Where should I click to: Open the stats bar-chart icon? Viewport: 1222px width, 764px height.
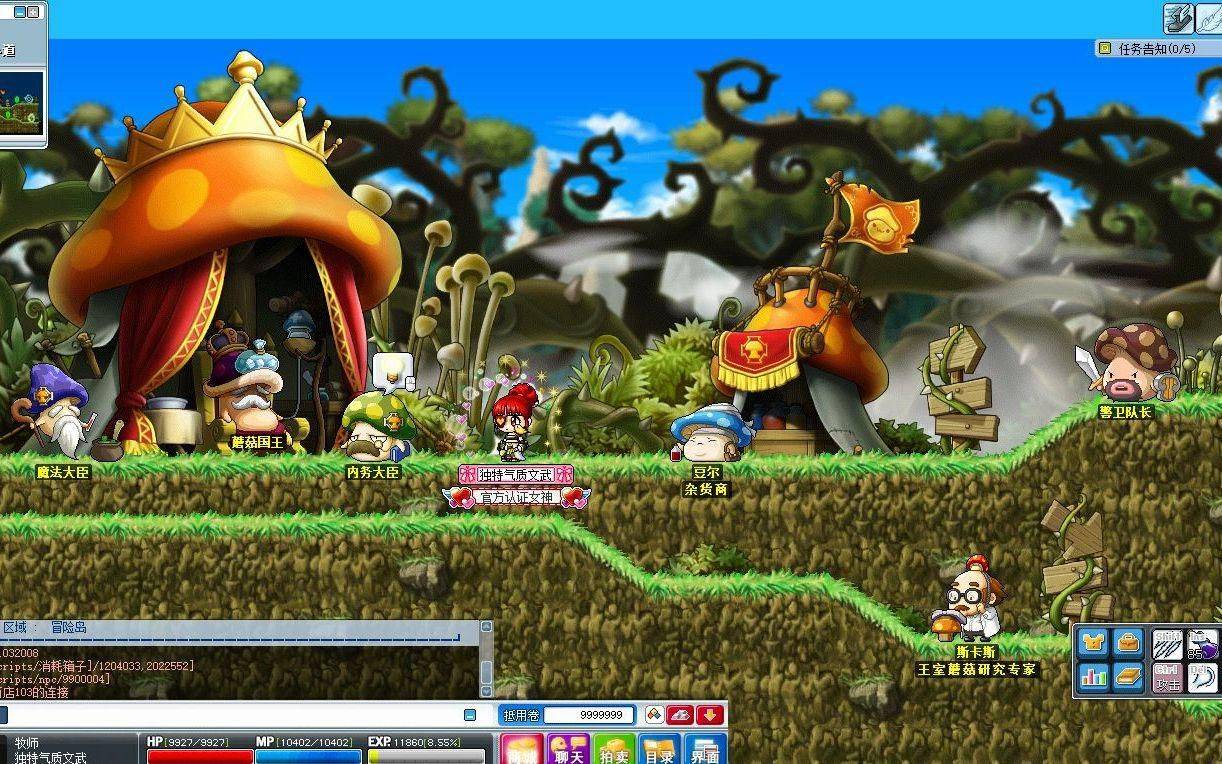[x=1095, y=677]
